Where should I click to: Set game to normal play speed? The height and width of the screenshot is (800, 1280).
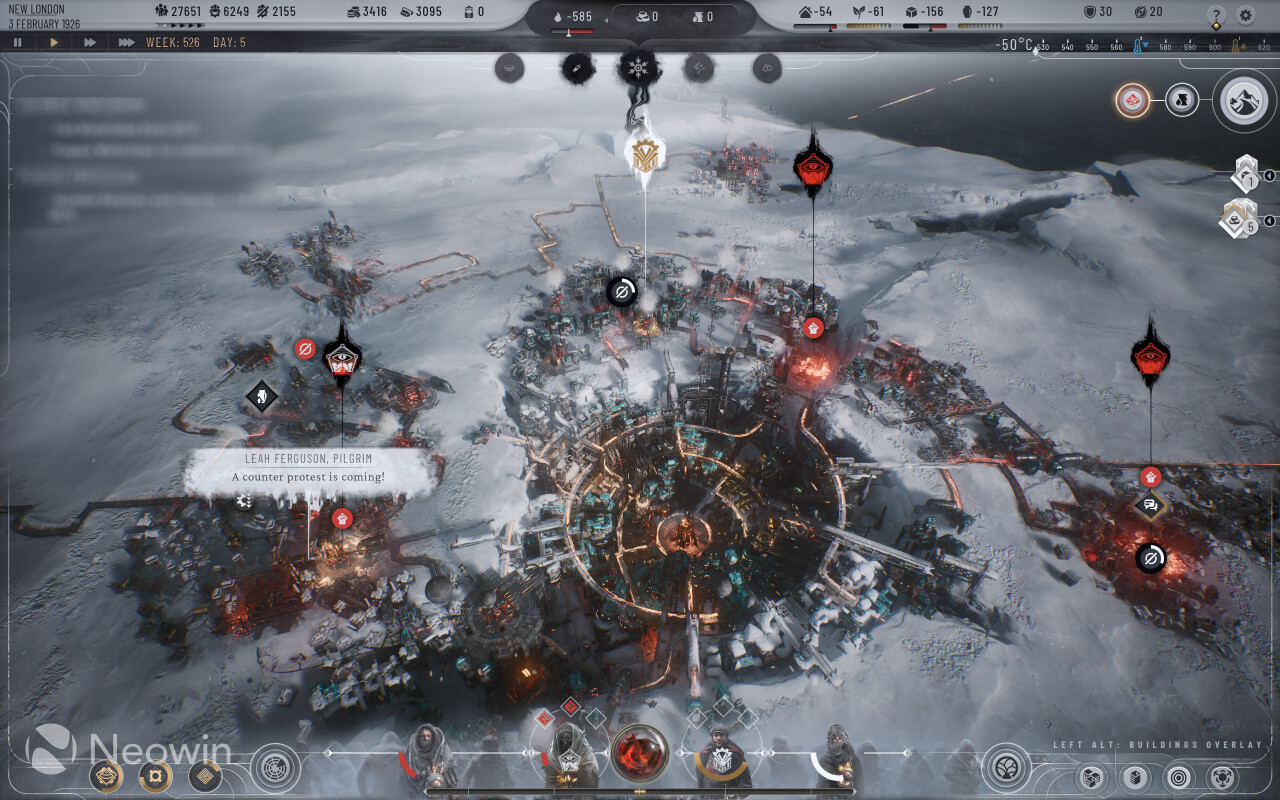click(x=54, y=42)
